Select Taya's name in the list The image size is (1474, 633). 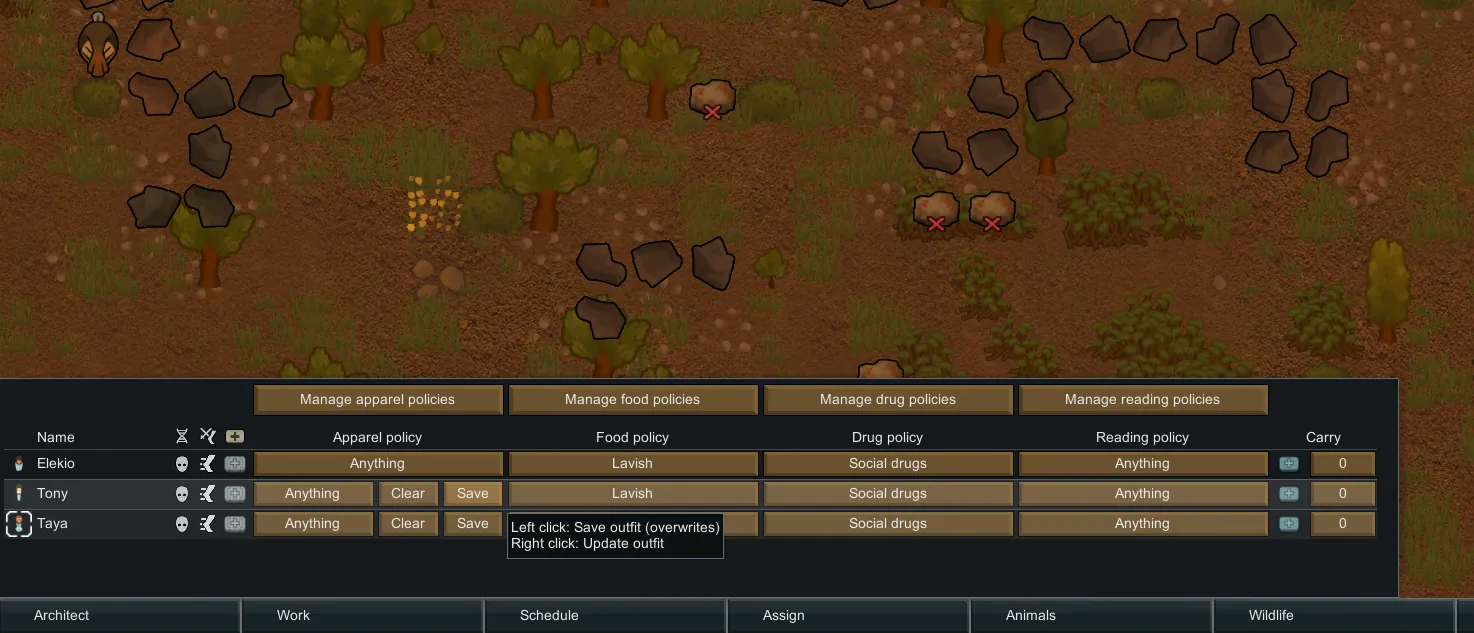point(52,524)
